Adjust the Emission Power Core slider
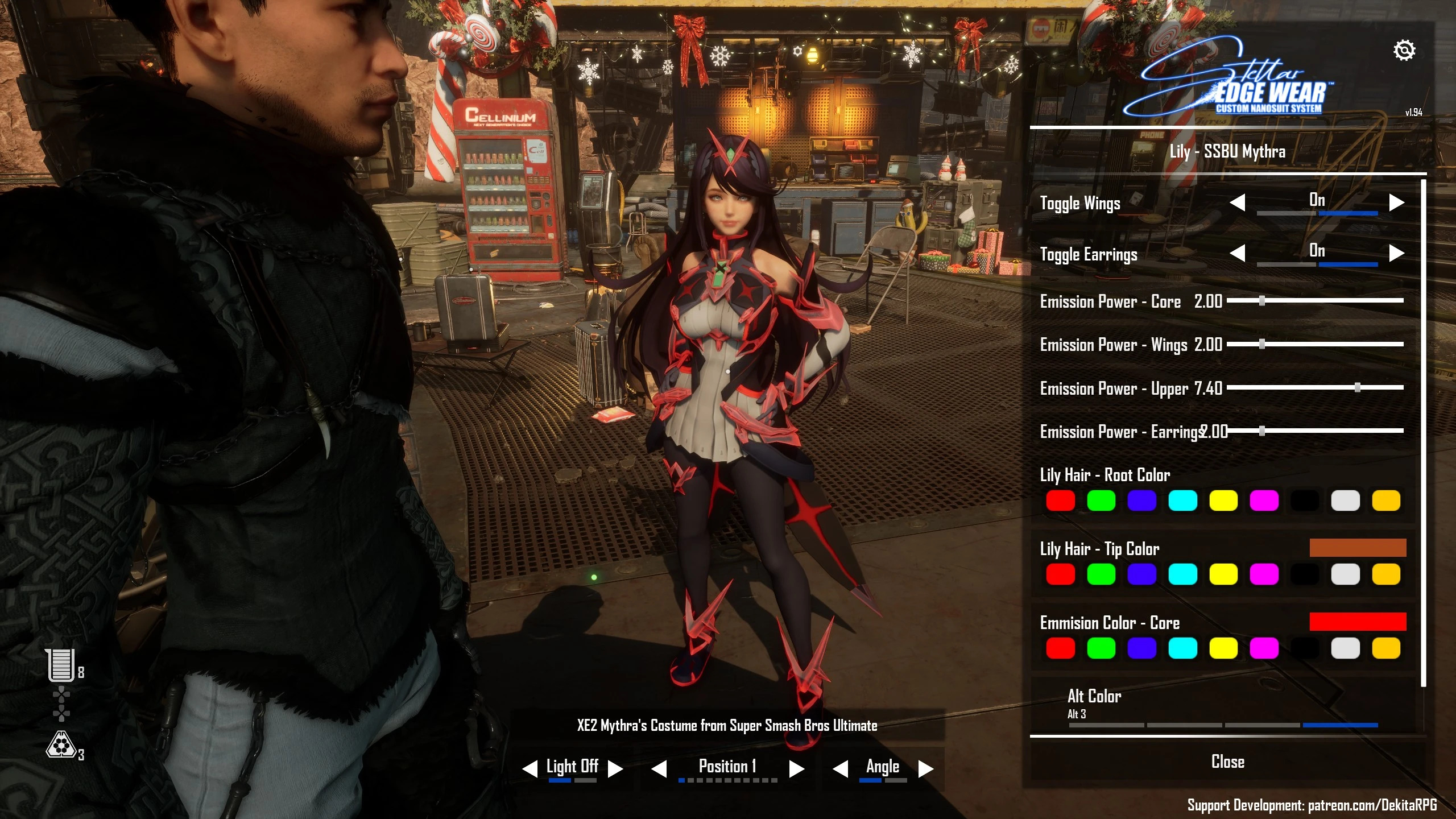 tap(1261, 300)
